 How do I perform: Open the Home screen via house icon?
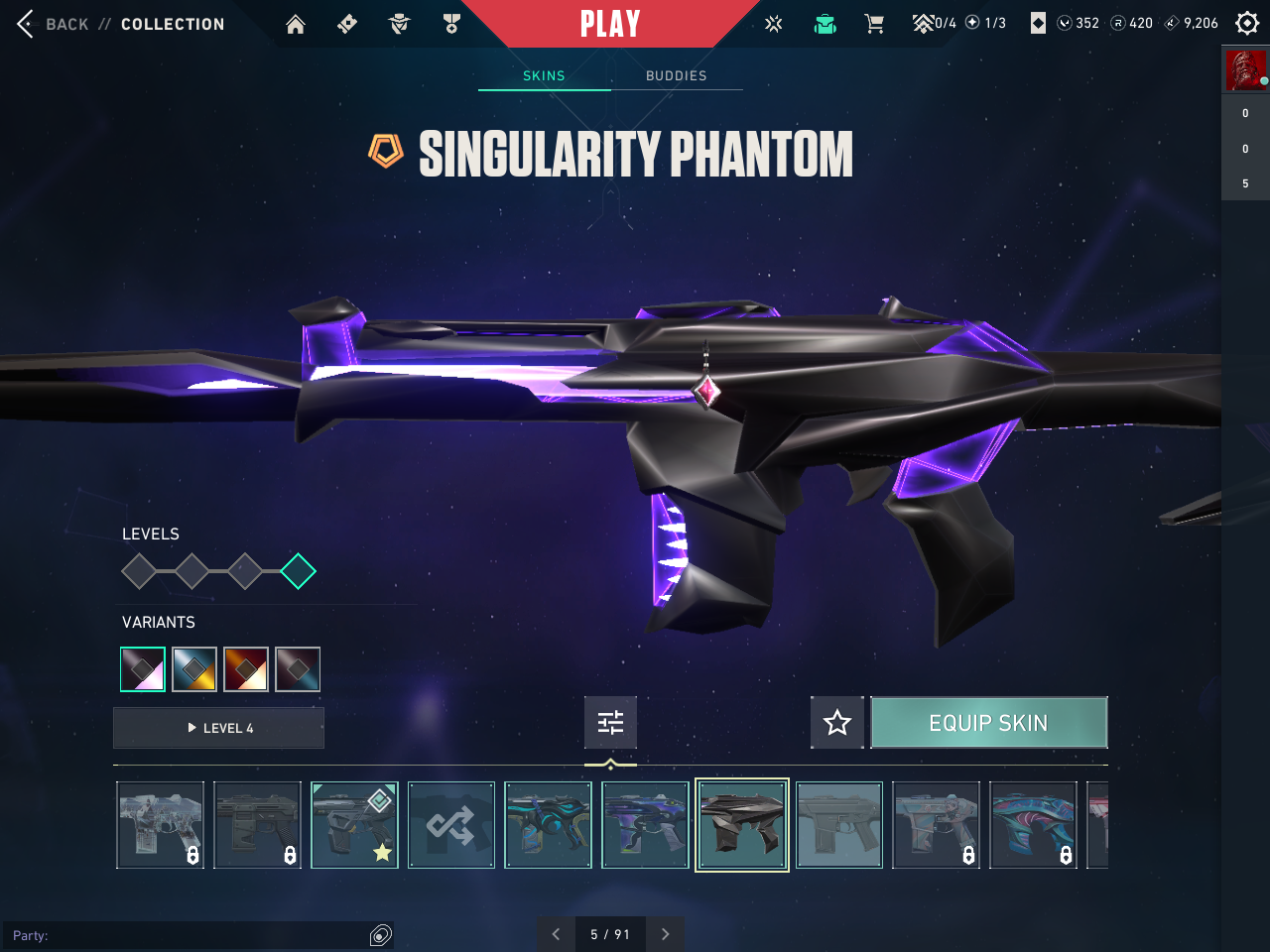click(x=296, y=24)
